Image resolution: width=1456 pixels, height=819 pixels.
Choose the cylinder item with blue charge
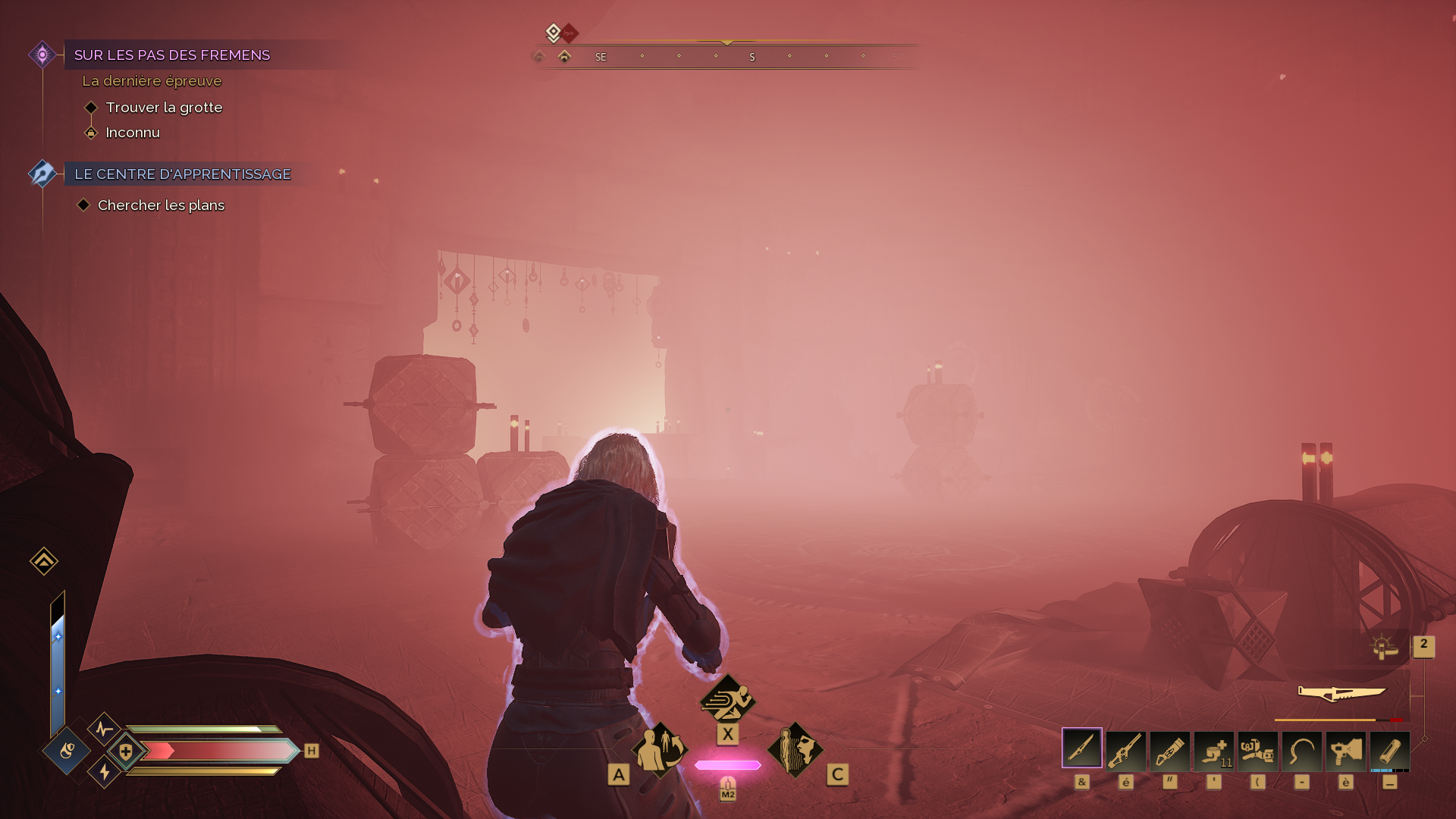(x=1389, y=750)
